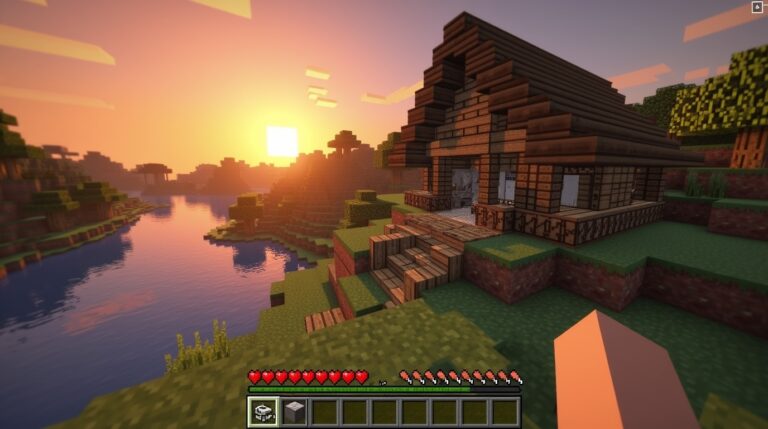Click the small square icon in the top-right corner
The height and width of the screenshot is (429, 768).
pyautogui.click(x=757, y=7)
